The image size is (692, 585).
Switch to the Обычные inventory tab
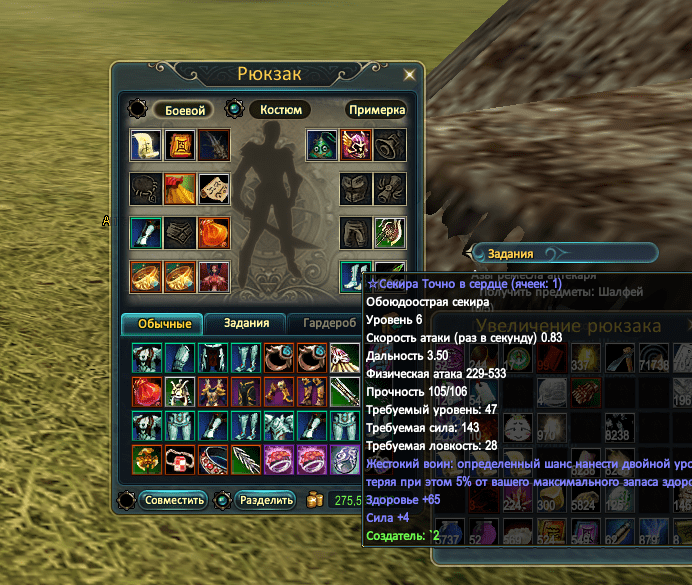162,323
